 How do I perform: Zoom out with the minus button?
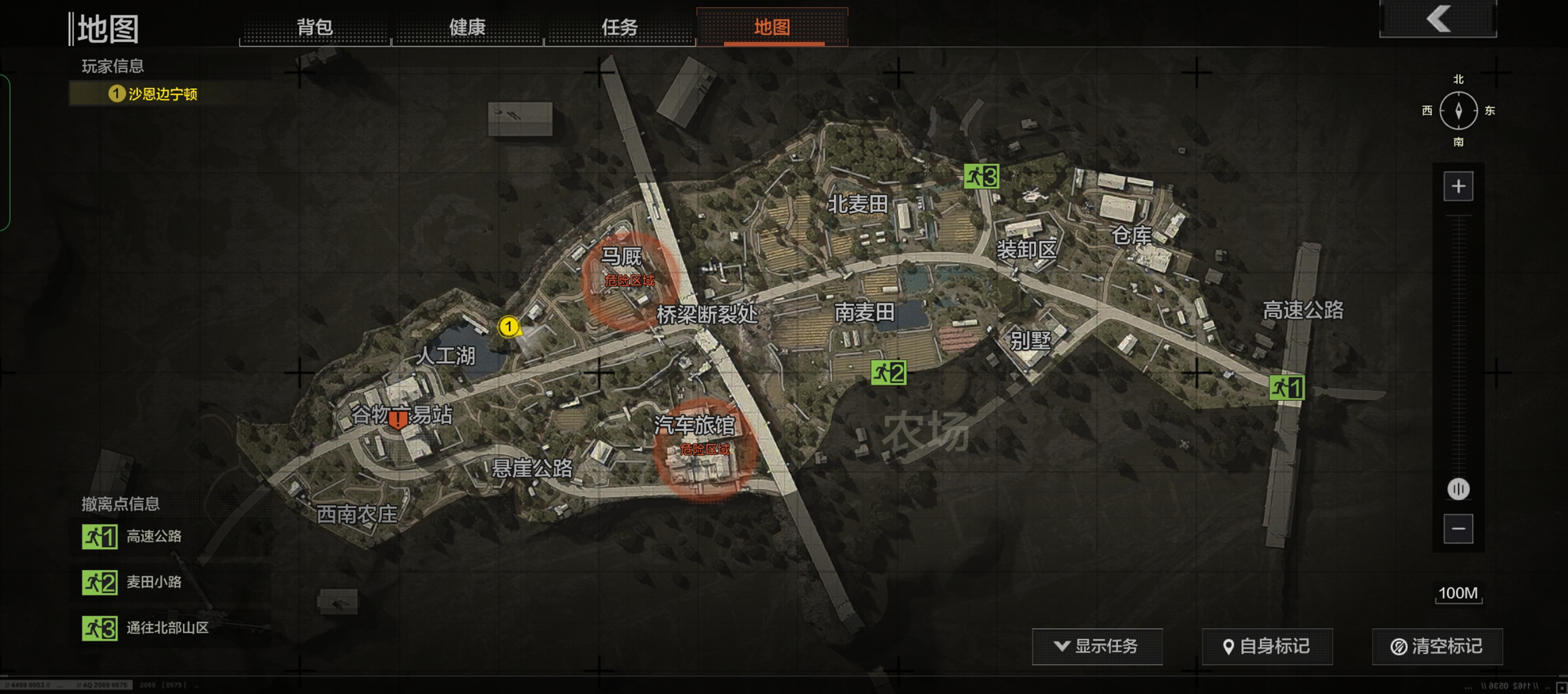coord(1458,529)
